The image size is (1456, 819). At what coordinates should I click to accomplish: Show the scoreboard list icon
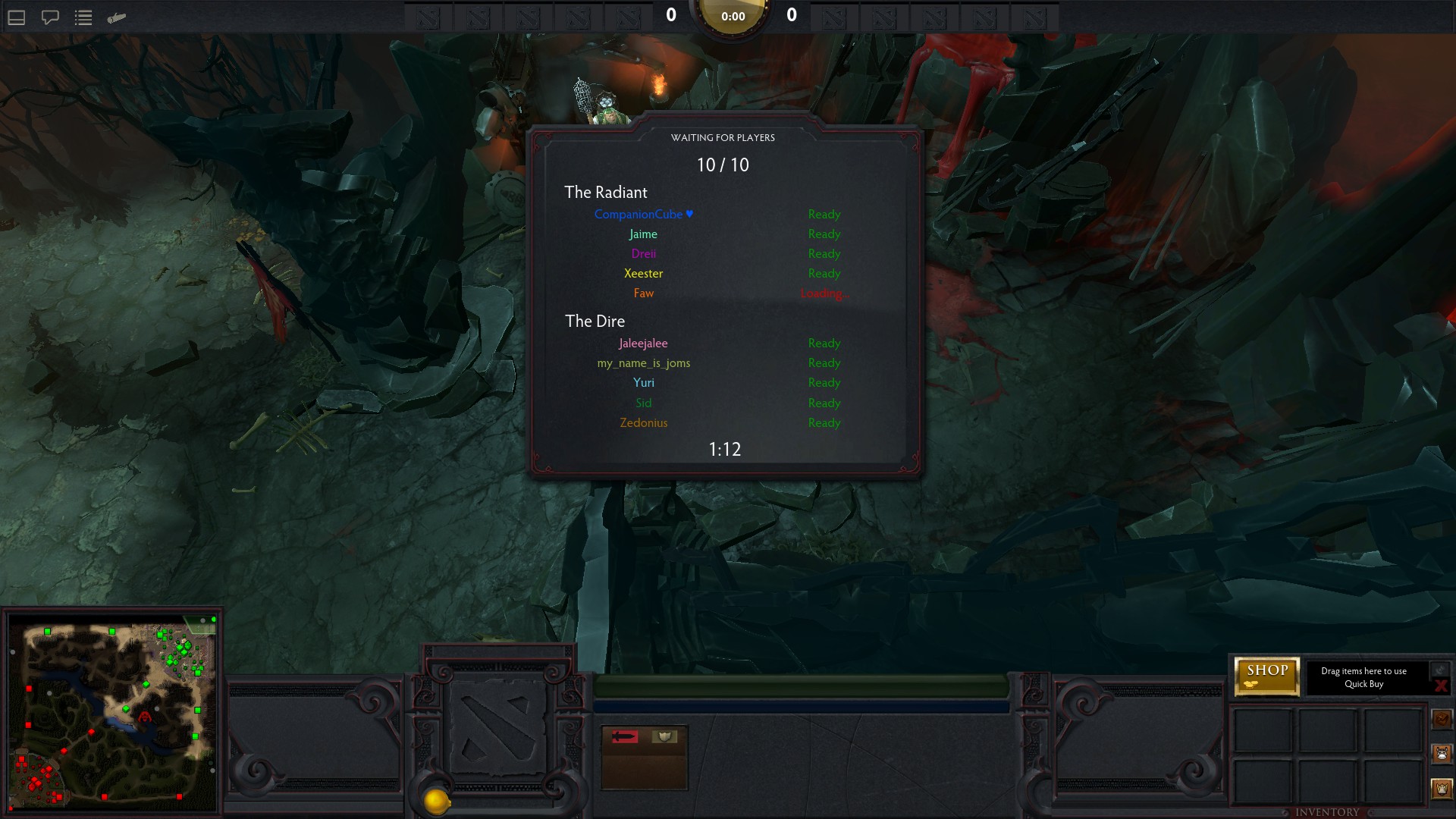click(83, 17)
